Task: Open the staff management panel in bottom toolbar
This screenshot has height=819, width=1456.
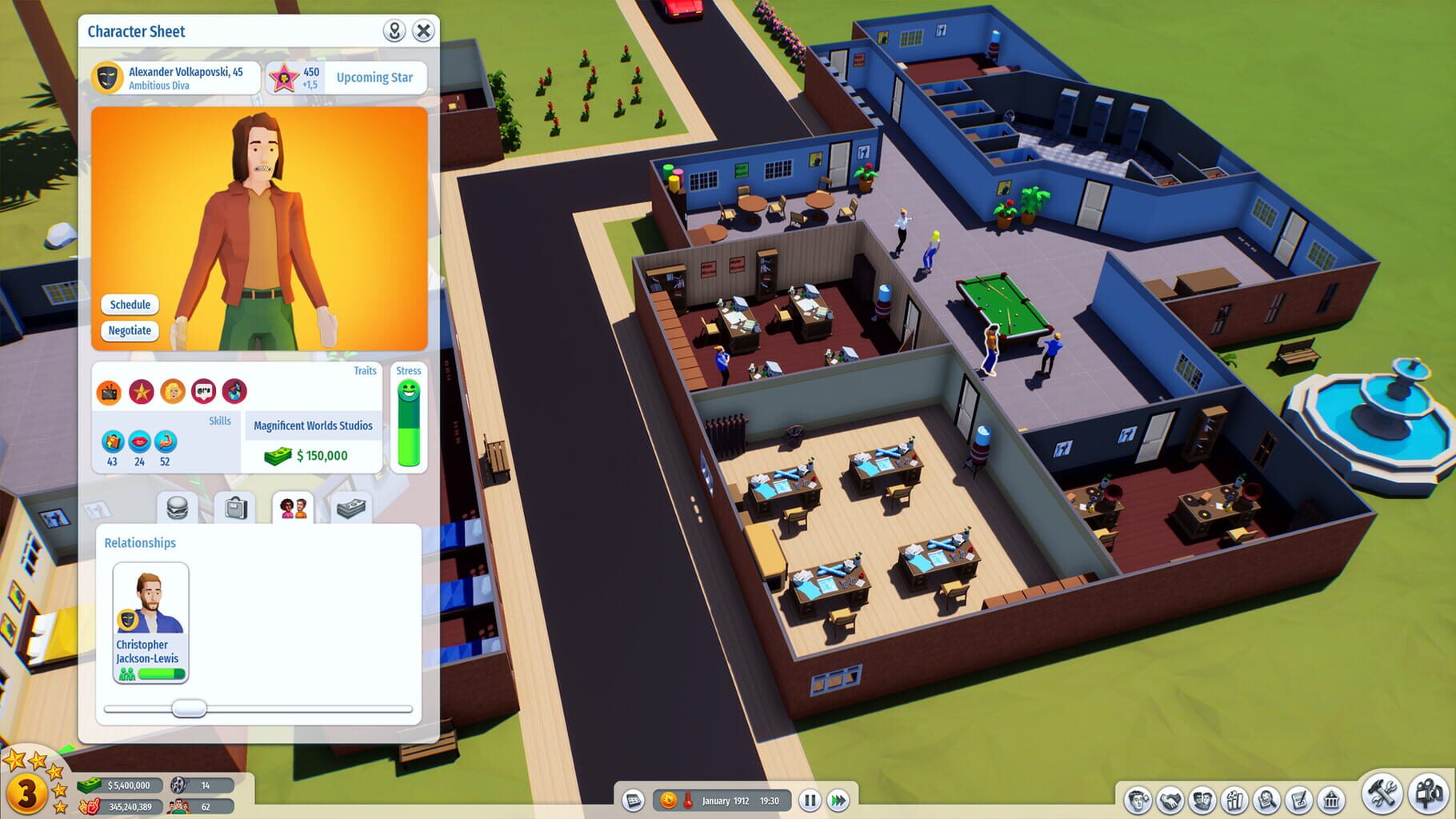Action: 1139,798
